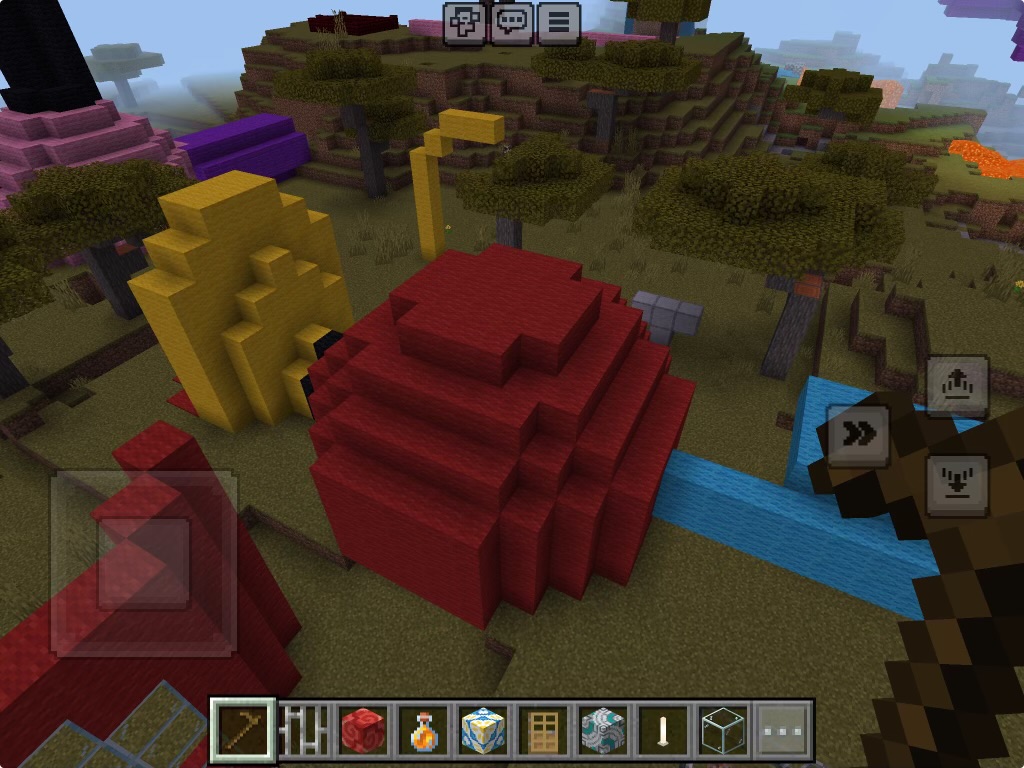The height and width of the screenshot is (768, 1024).
Task: Toggle sprint with the double-arrow button
Action: [x=858, y=435]
